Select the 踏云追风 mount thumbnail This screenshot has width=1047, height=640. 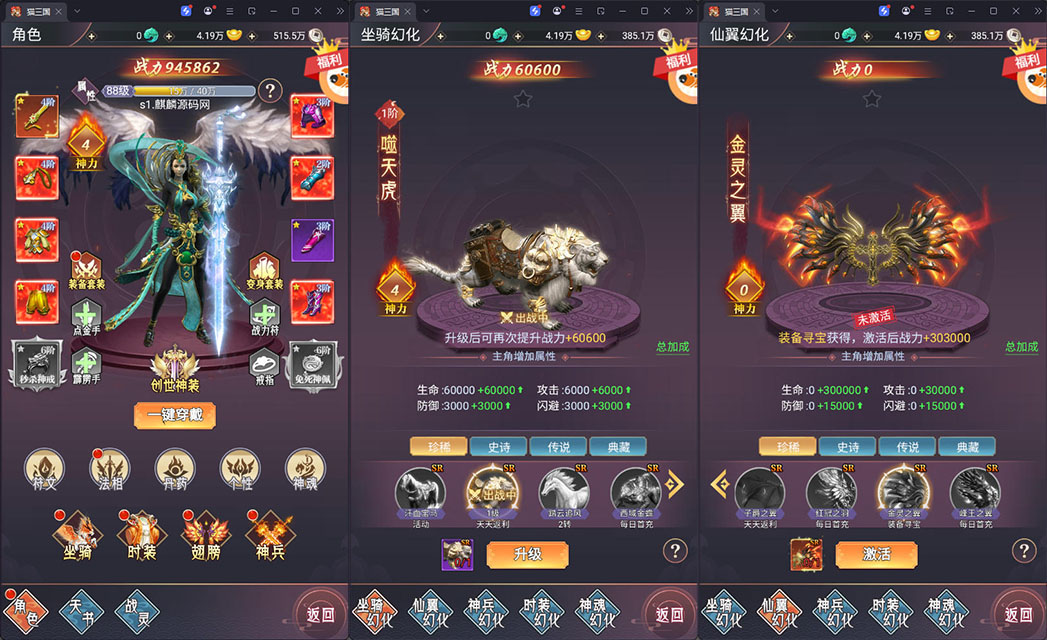[563, 493]
